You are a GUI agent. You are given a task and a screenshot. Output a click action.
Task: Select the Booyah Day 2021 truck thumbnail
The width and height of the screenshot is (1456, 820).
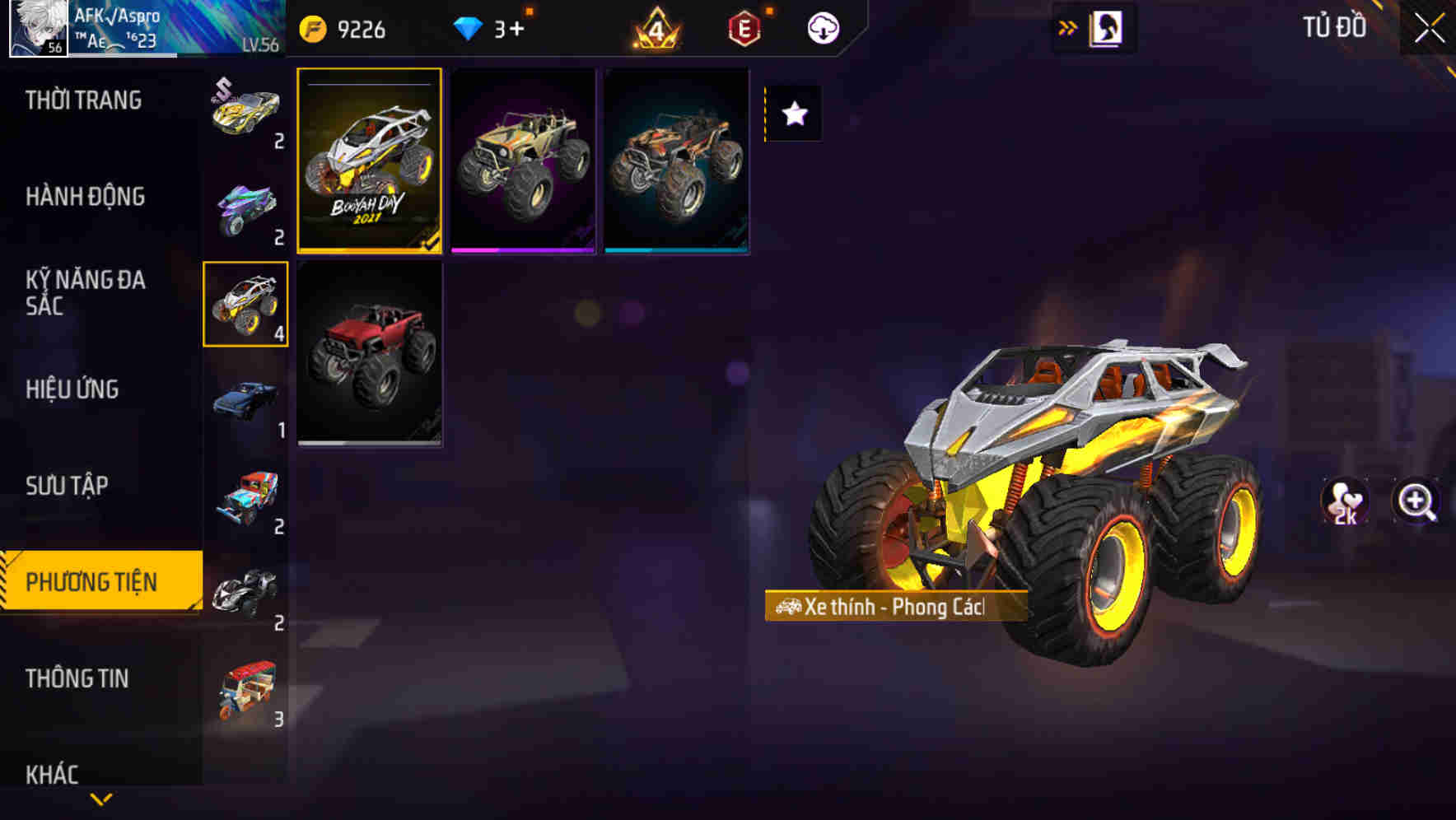tap(371, 161)
